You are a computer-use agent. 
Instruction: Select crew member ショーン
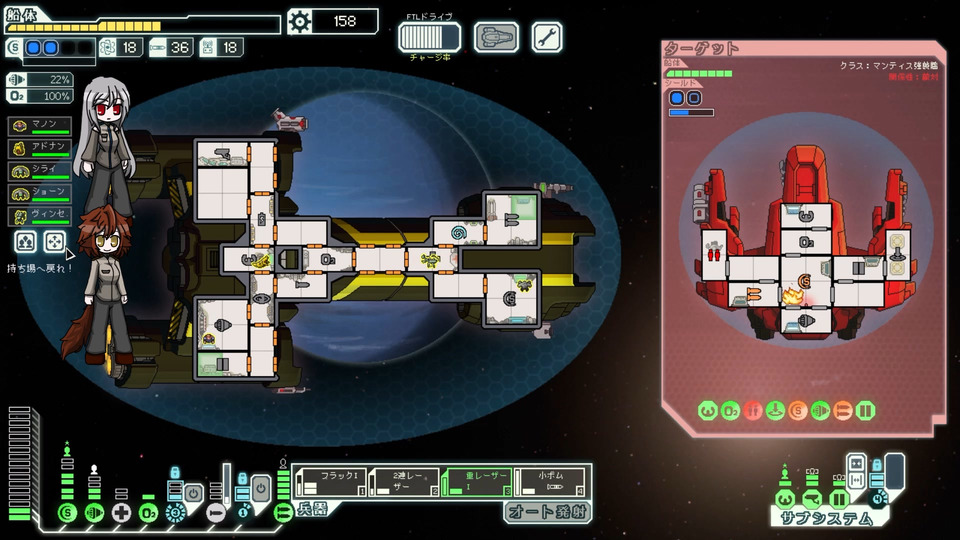[41, 192]
